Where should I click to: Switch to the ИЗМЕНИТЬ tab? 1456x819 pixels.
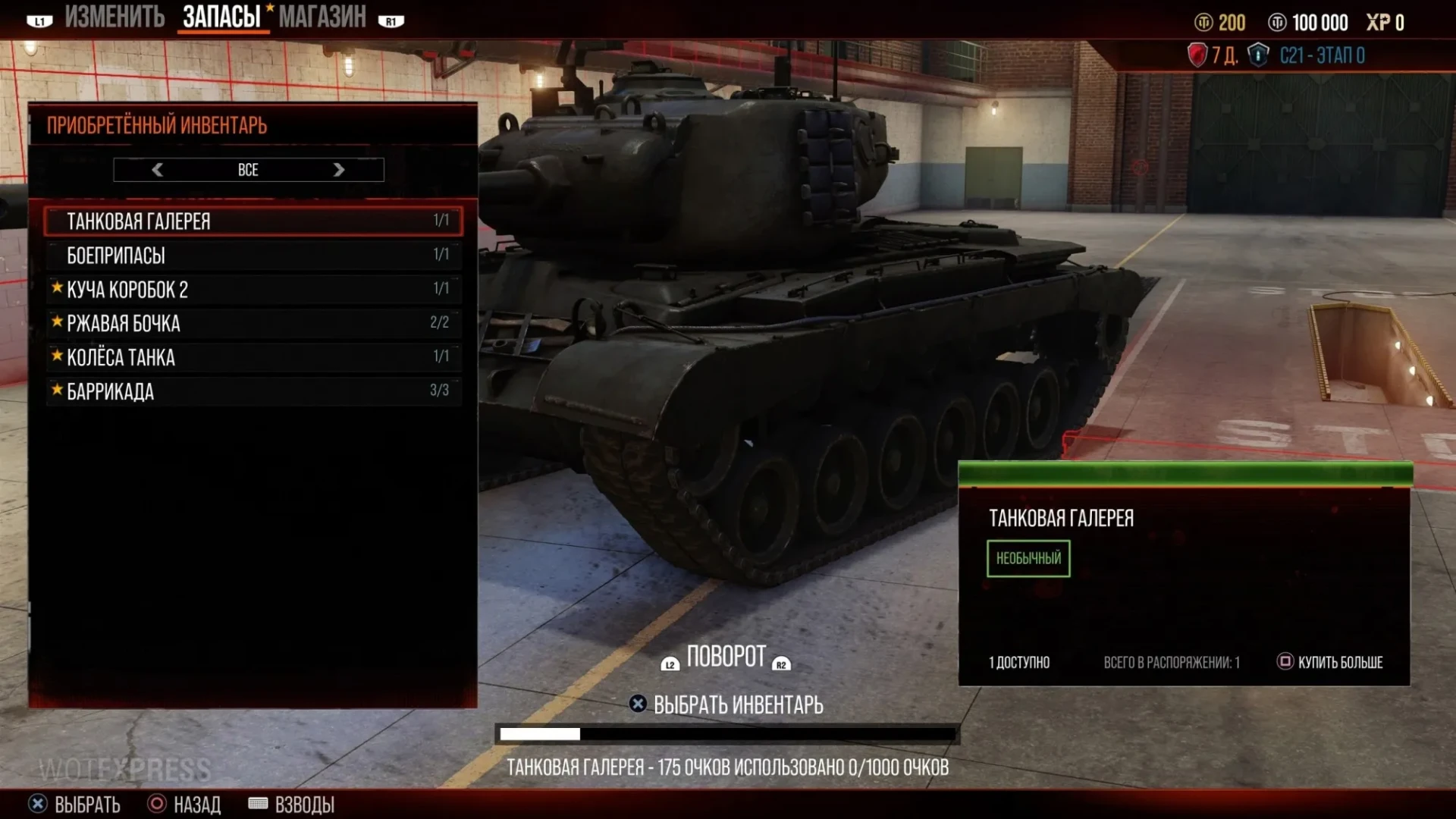114,17
